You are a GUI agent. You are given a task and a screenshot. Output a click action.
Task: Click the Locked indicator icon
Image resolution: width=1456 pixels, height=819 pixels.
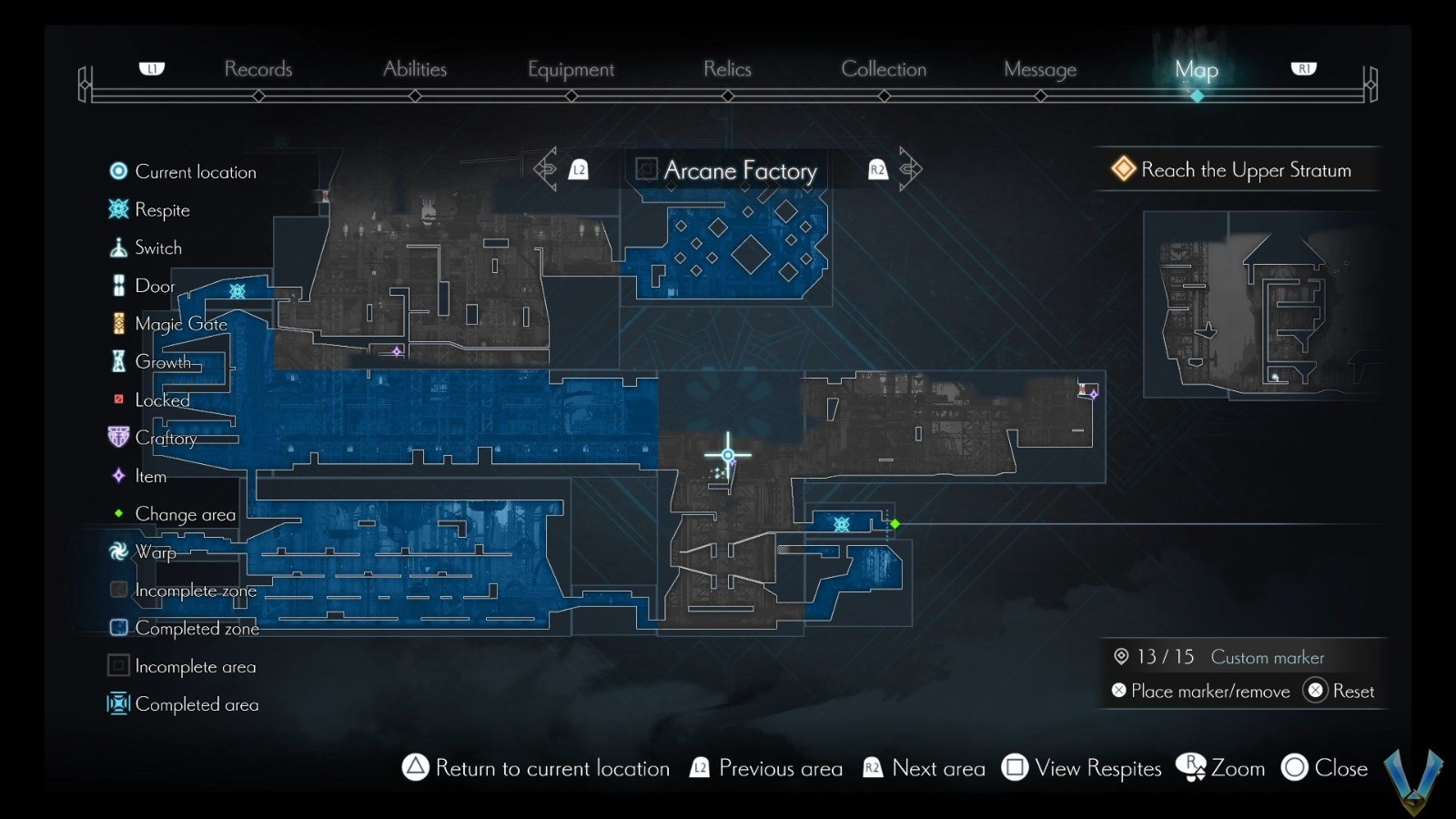click(117, 399)
